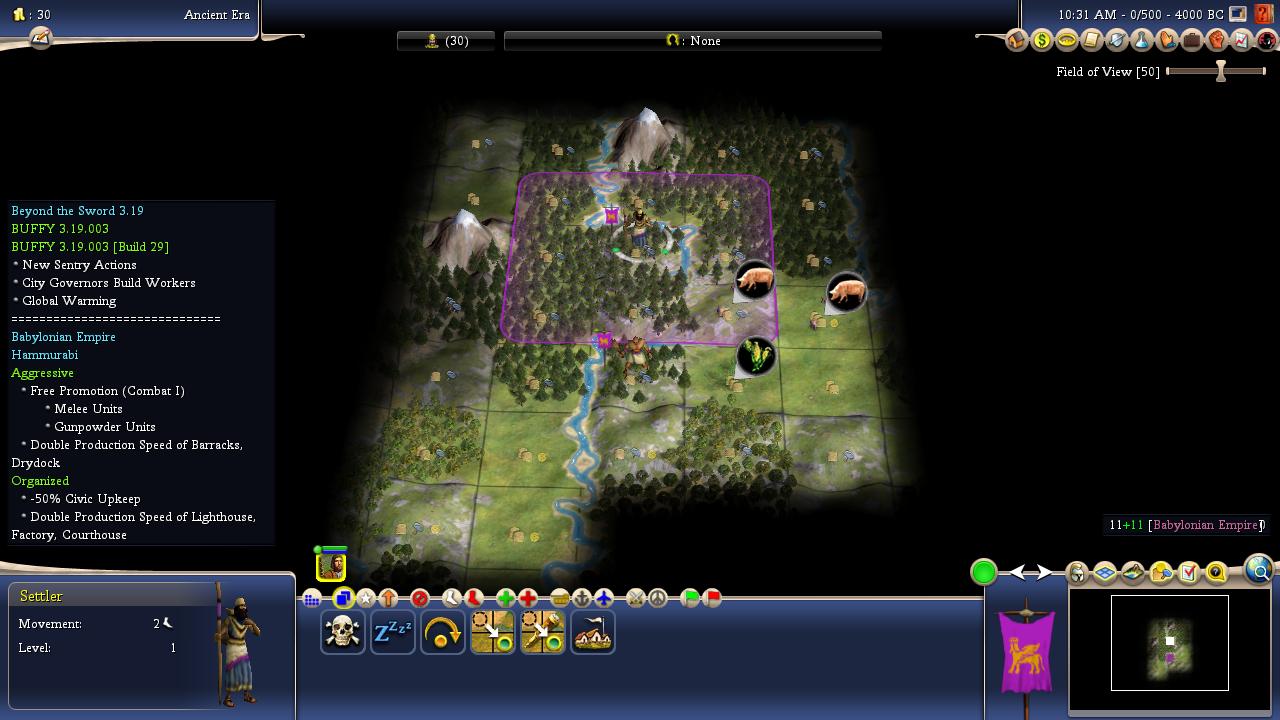Open the Civilopedia question mark book
The image size is (1280, 720).
pos(1266,14)
